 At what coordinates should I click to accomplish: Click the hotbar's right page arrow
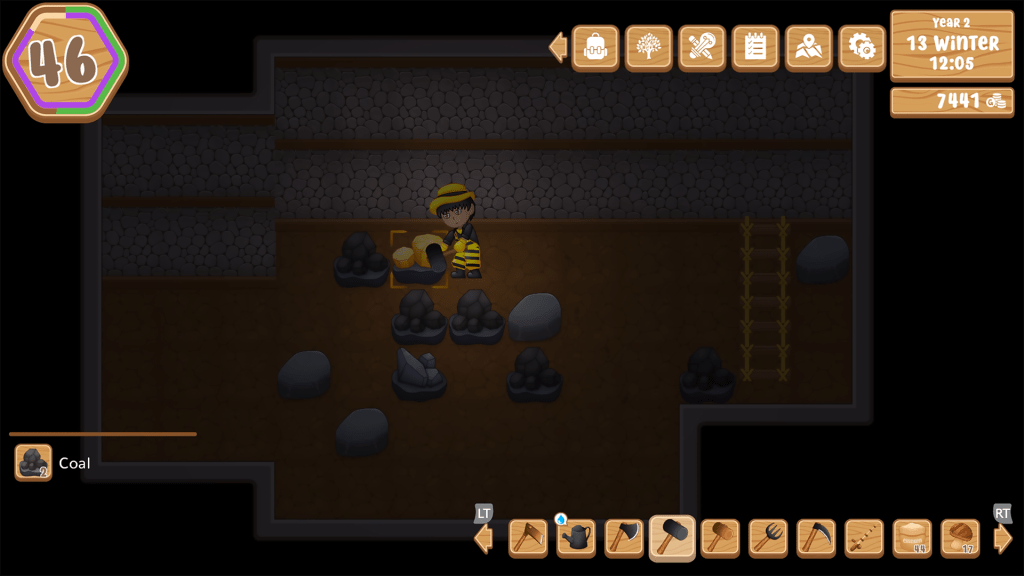tap(1003, 539)
